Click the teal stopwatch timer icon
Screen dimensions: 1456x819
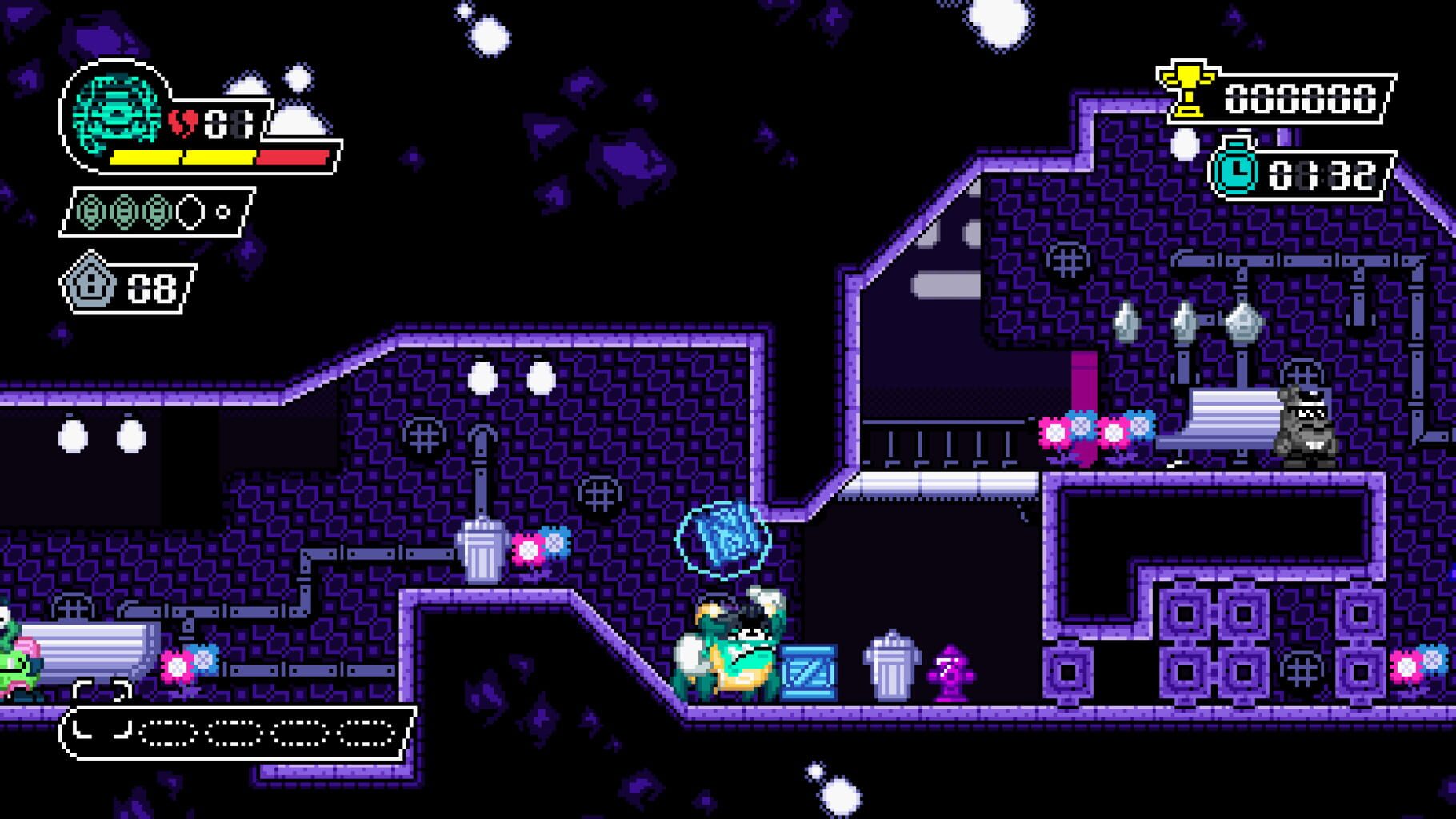point(1236,168)
